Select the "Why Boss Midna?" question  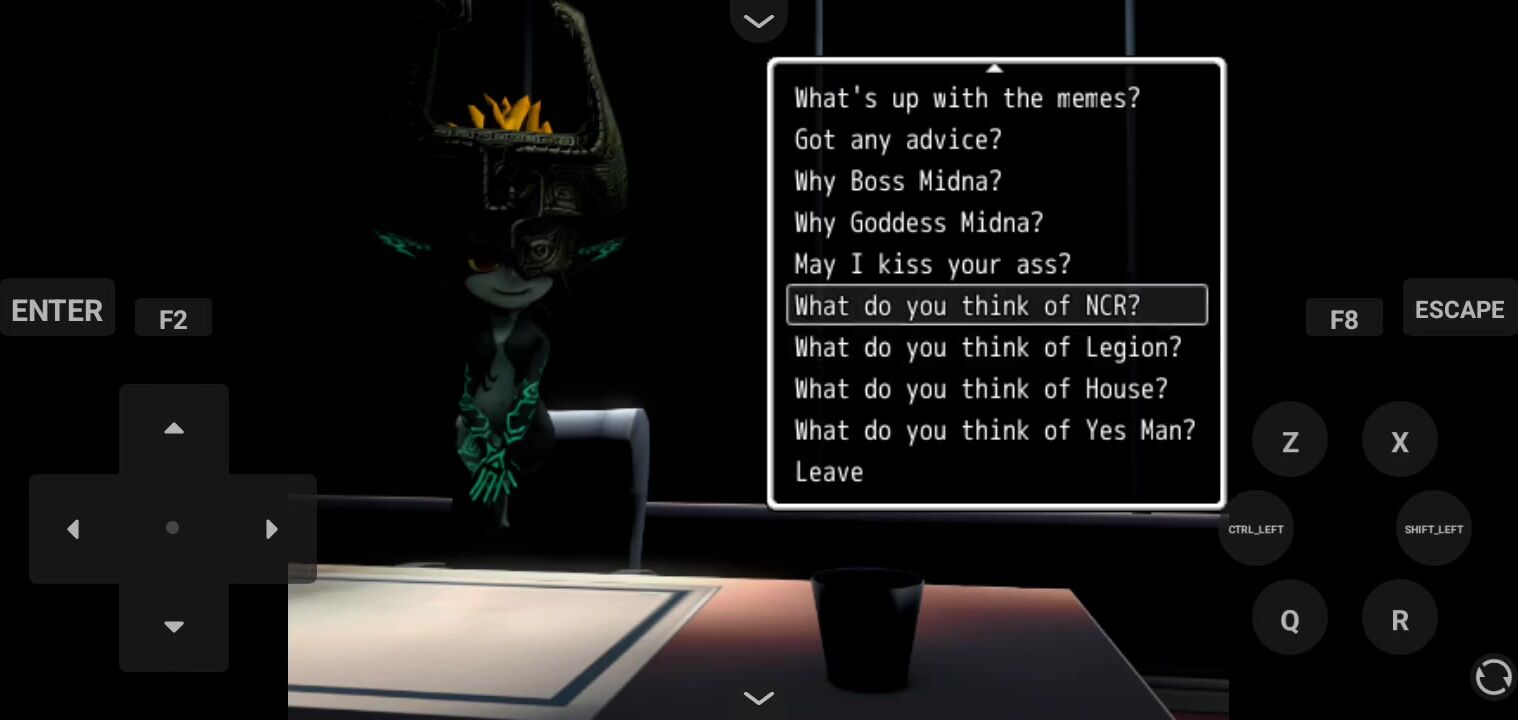click(897, 181)
